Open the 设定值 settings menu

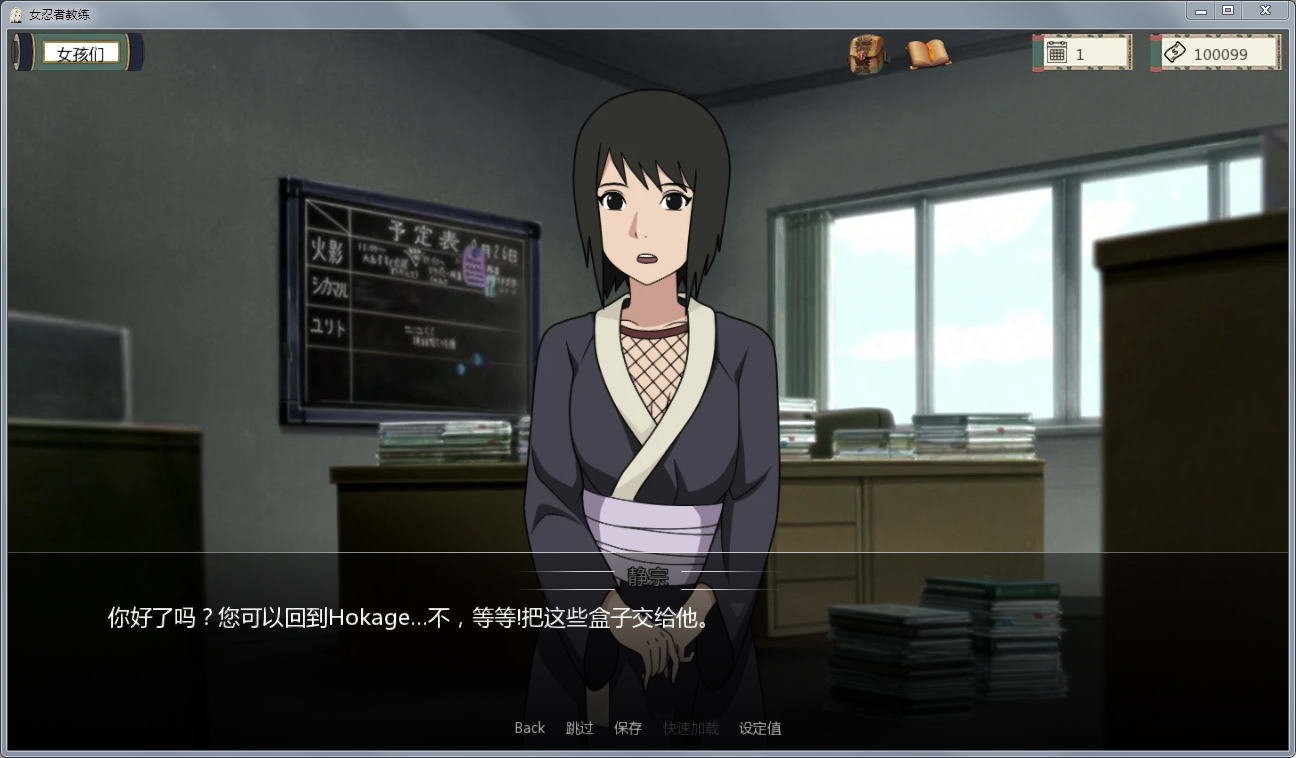pos(760,728)
